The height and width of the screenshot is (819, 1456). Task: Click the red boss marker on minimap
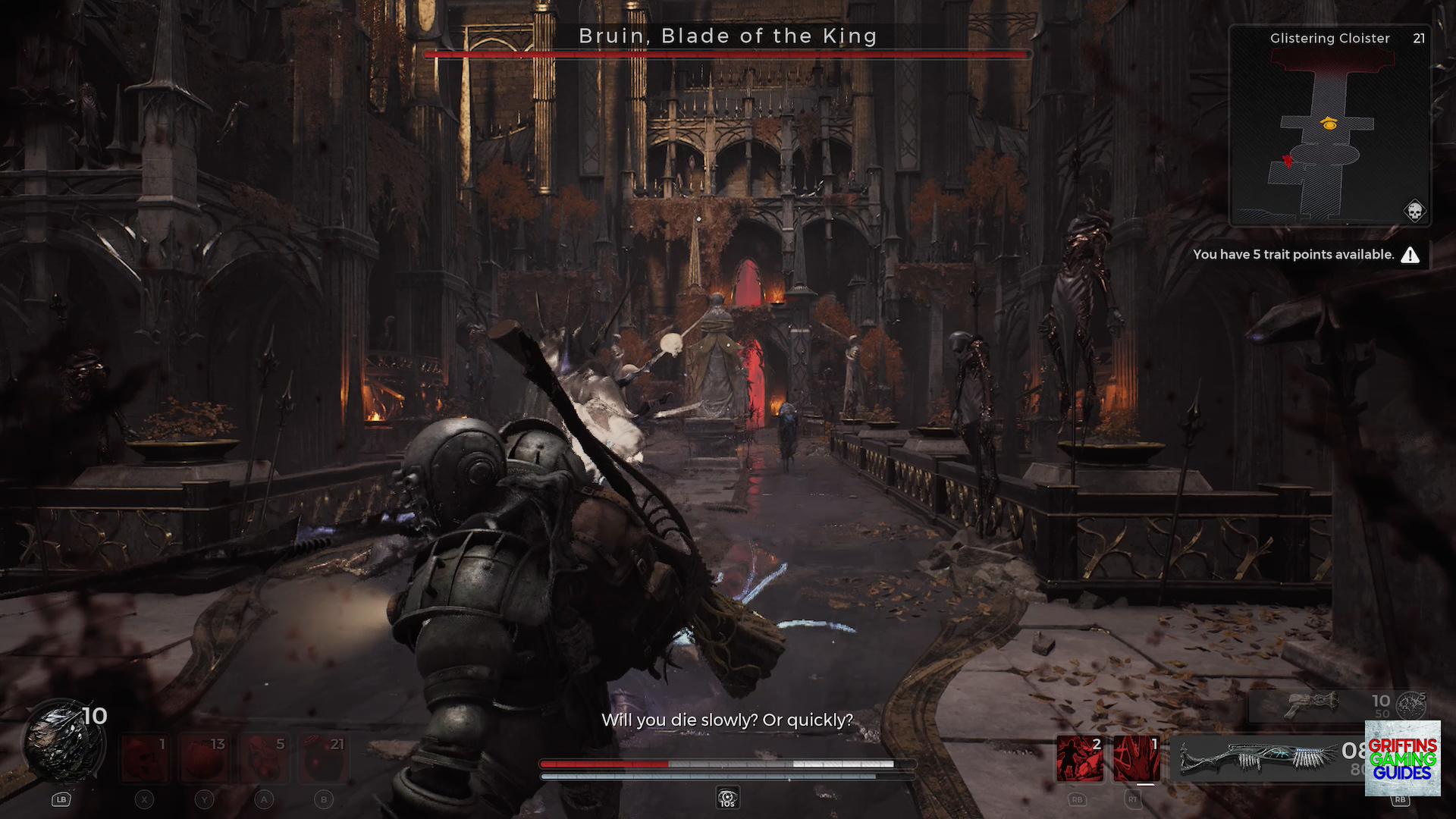click(1287, 162)
